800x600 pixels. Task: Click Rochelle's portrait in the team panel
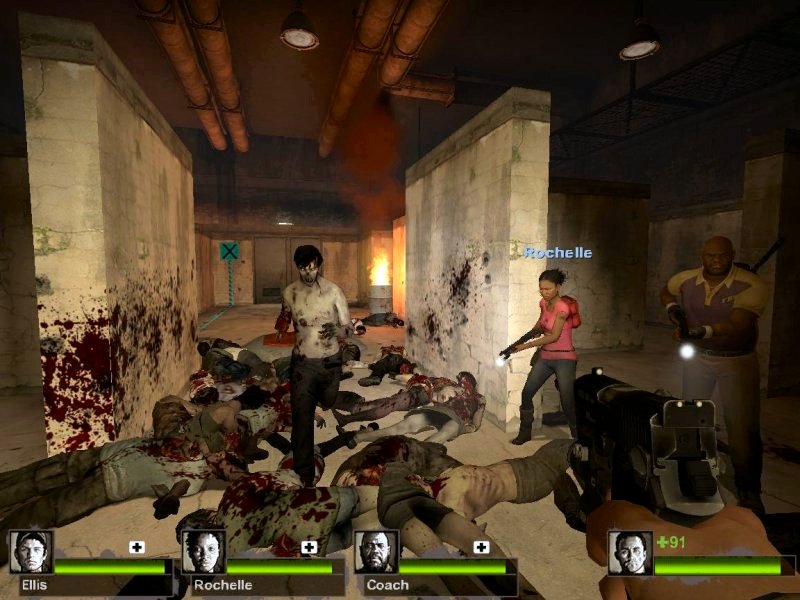203,552
